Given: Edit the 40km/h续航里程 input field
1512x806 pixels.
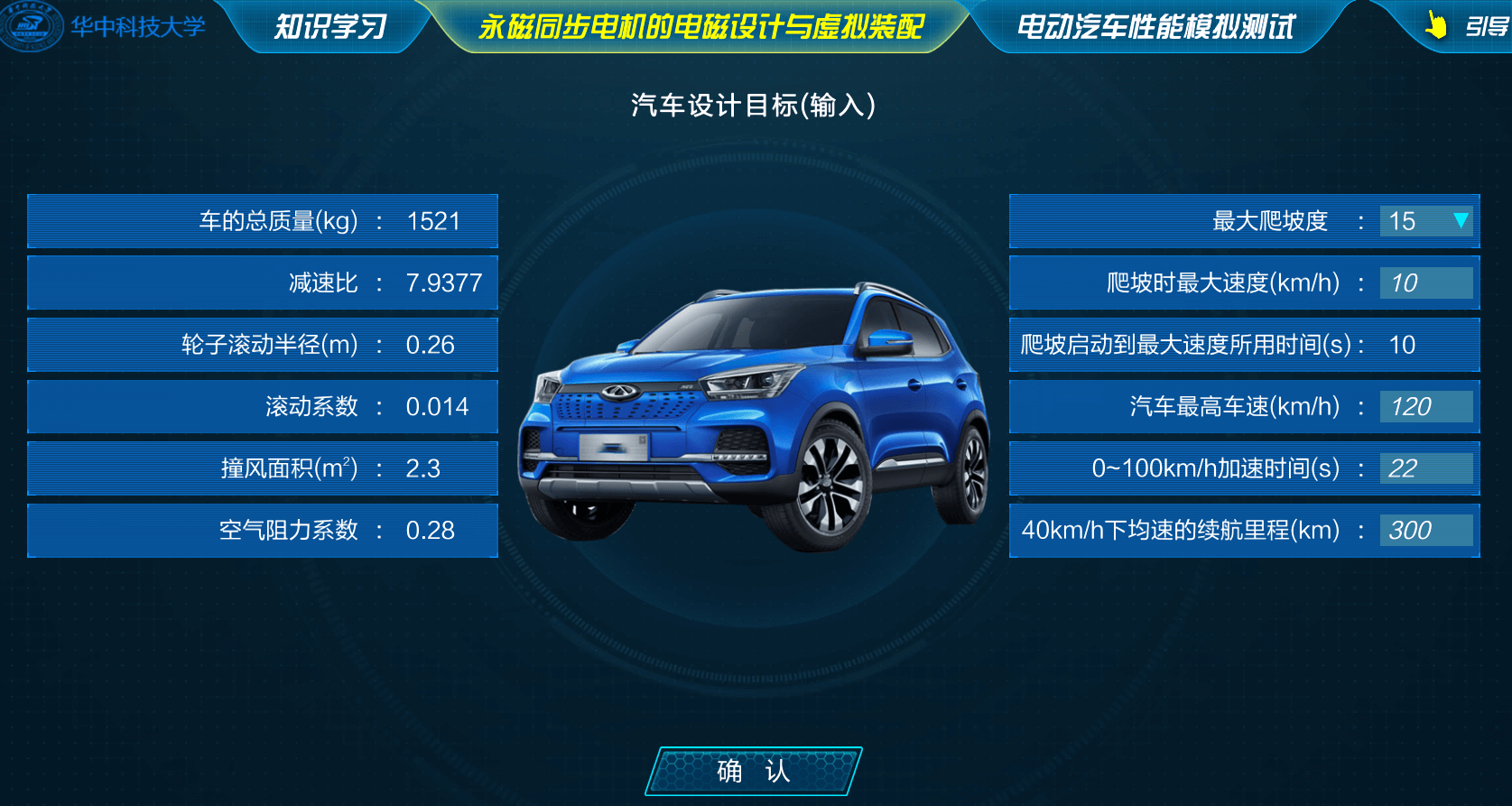Looking at the screenshot, I should (x=1426, y=530).
